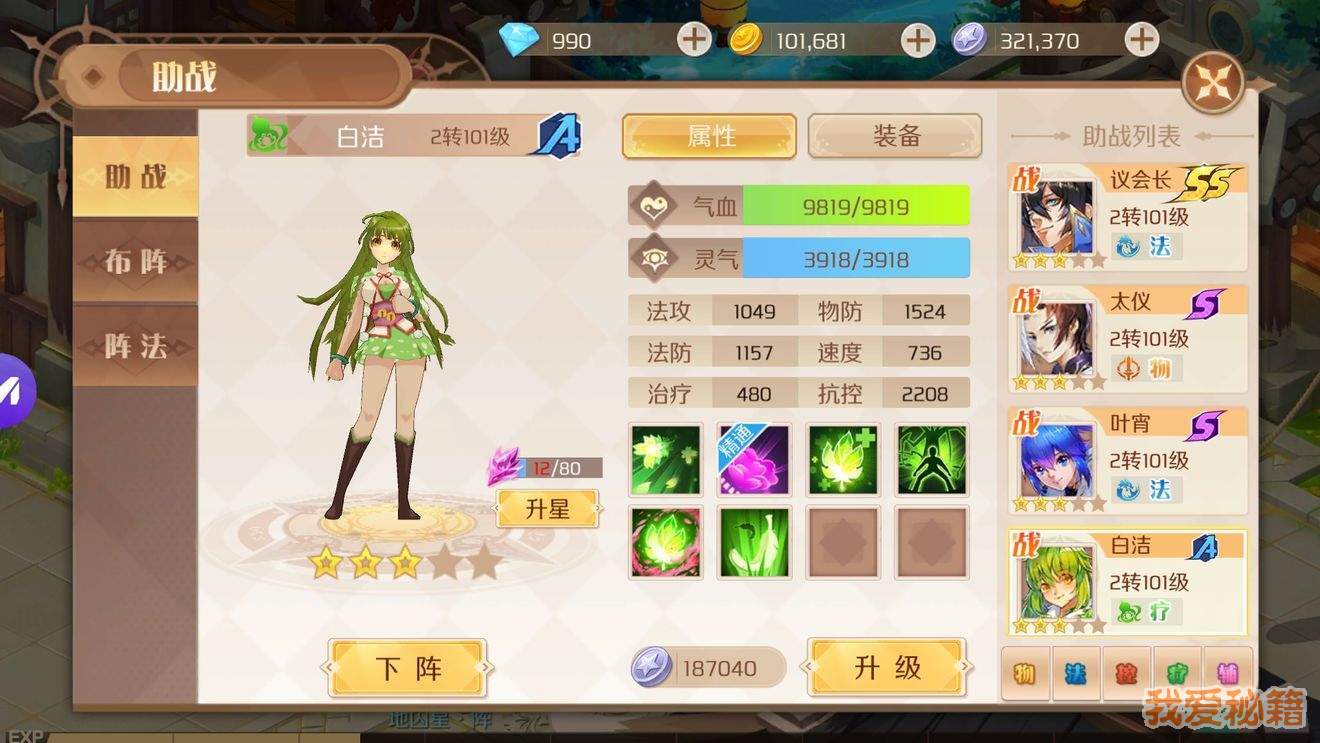Pick 叶宵 in the assist list
The width and height of the screenshot is (1320, 743).
tap(1128, 461)
